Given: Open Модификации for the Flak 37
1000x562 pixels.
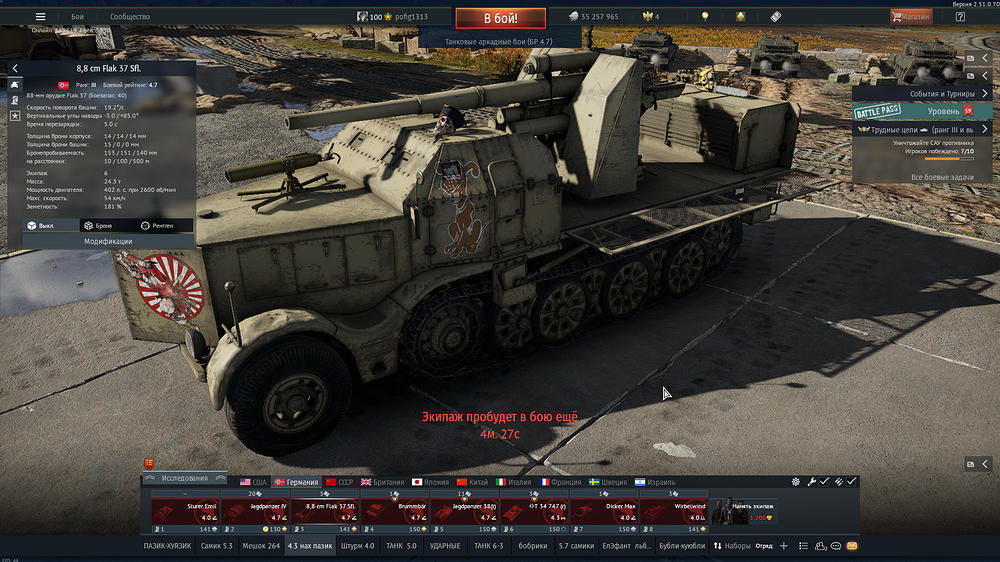Looking at the screenshot, I should [108, 241].
